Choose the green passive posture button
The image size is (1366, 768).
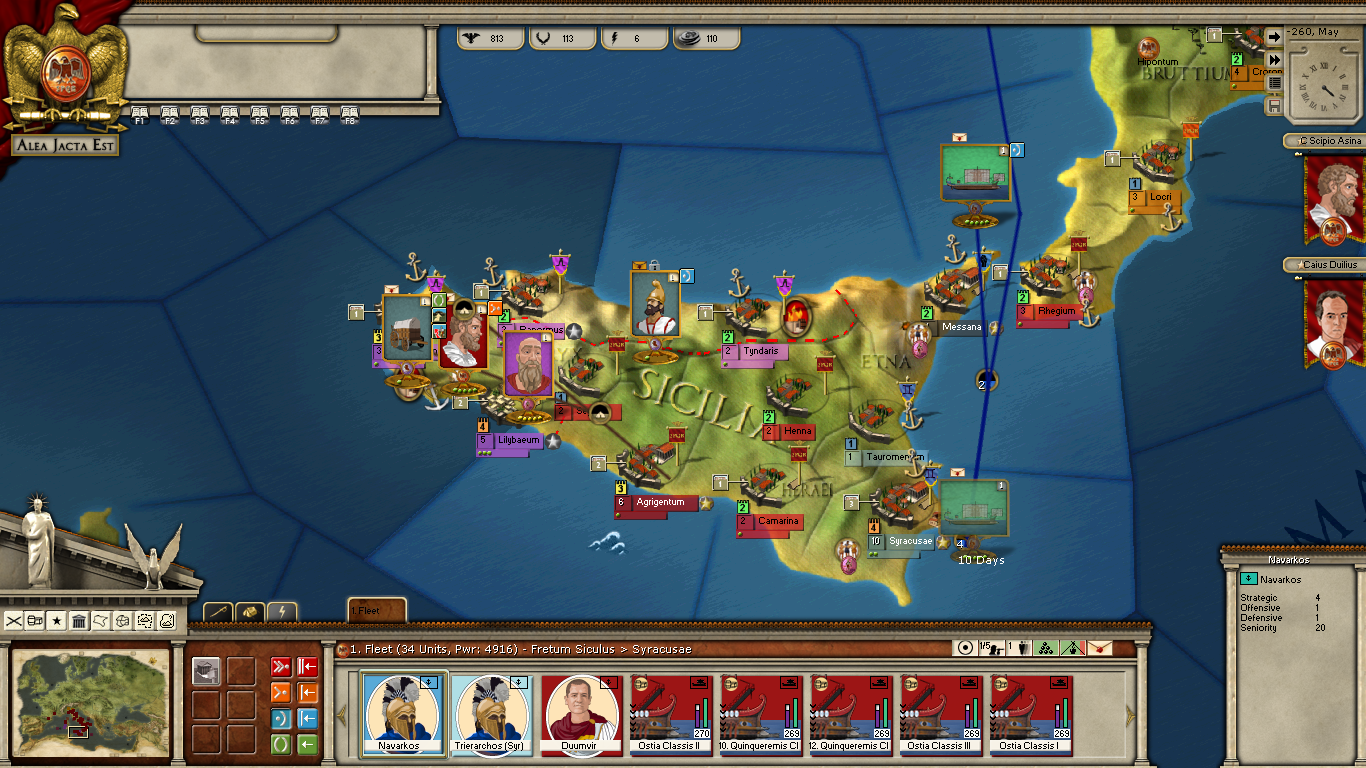[x=281, y=745]
